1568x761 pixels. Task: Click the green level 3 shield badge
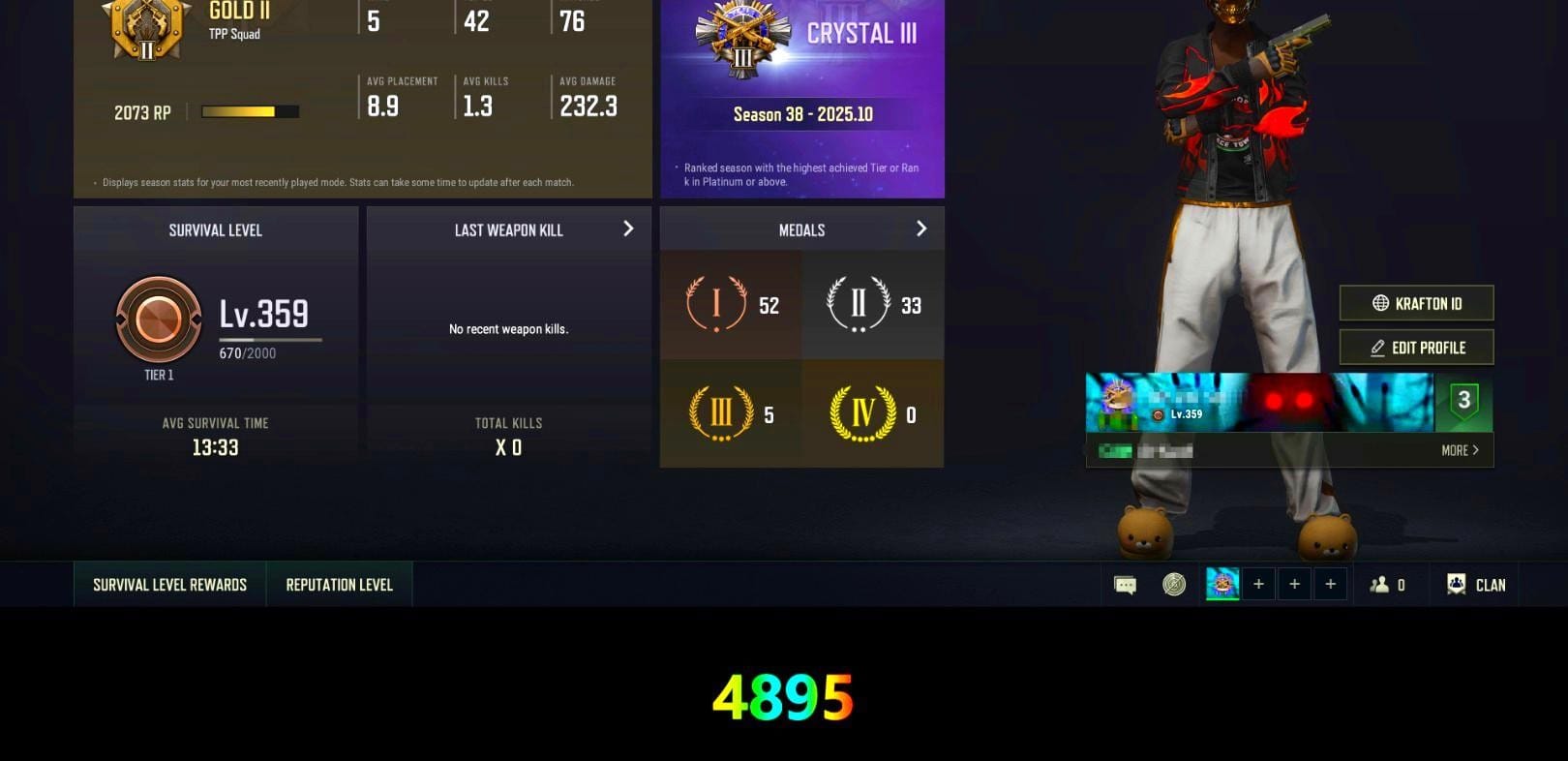tap(1464, 399)
